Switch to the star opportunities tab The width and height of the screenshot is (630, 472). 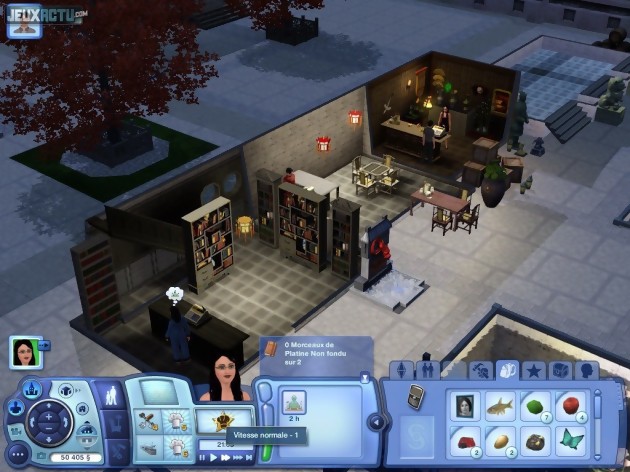pos(532,370)
